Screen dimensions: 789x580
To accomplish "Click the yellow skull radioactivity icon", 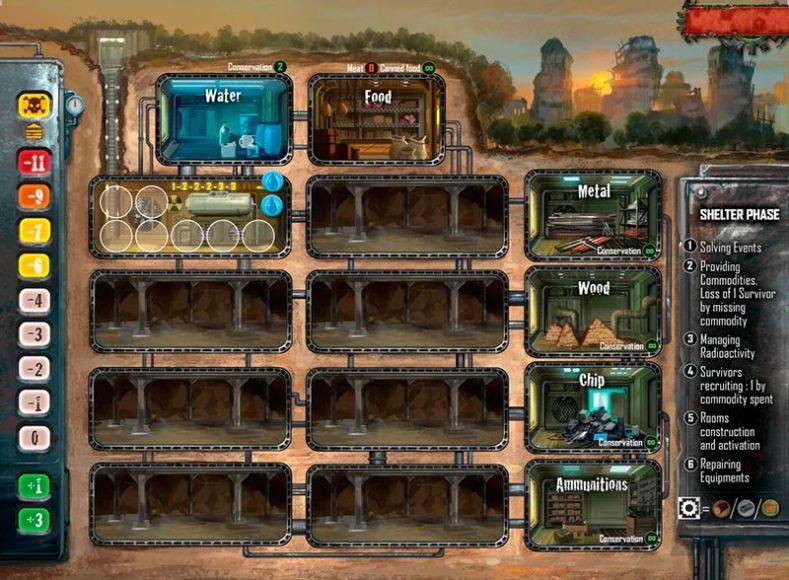I will (x=34, y=106).
